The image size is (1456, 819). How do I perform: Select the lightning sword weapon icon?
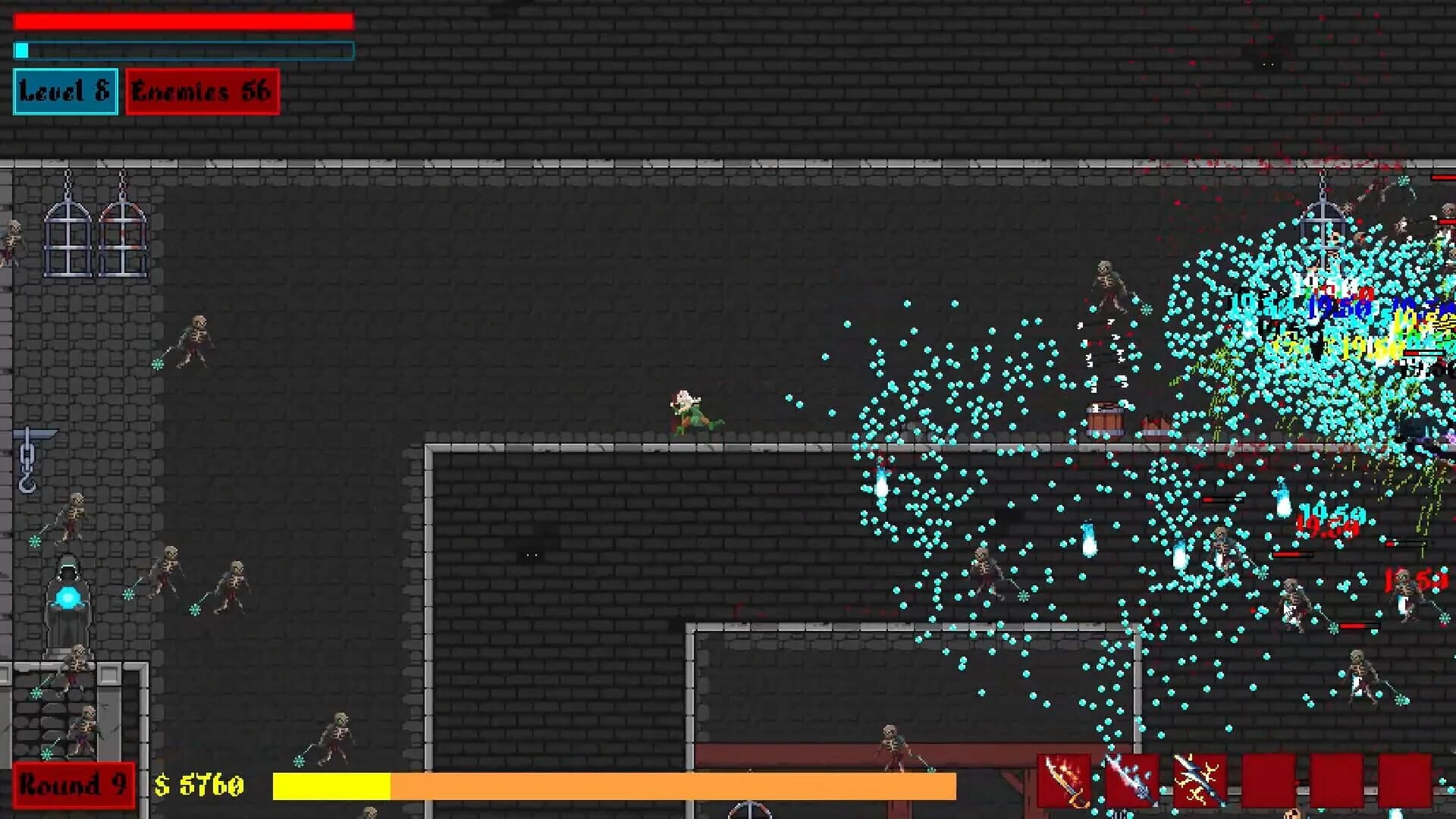coord(1197,779)
